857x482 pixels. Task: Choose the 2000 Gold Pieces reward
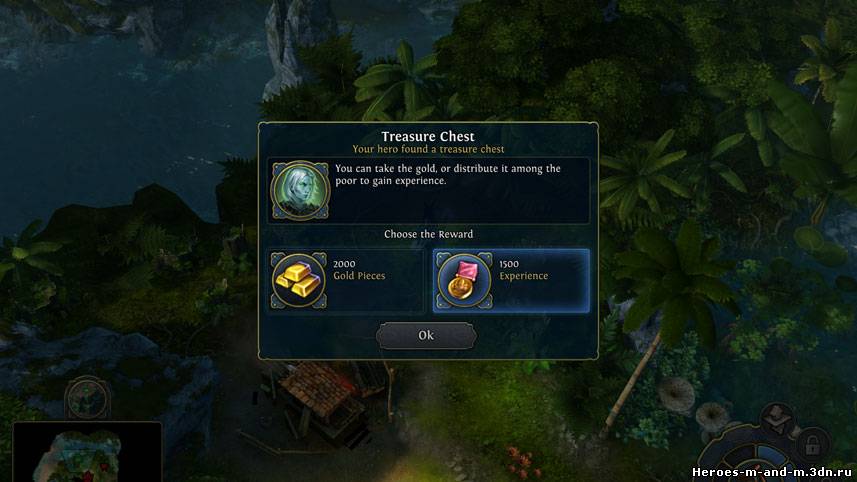pyautogui.click(x=346, y=279)
